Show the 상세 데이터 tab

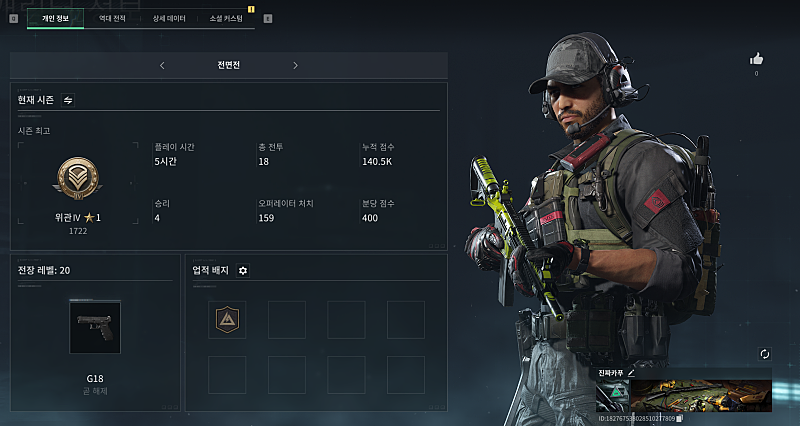168,18
